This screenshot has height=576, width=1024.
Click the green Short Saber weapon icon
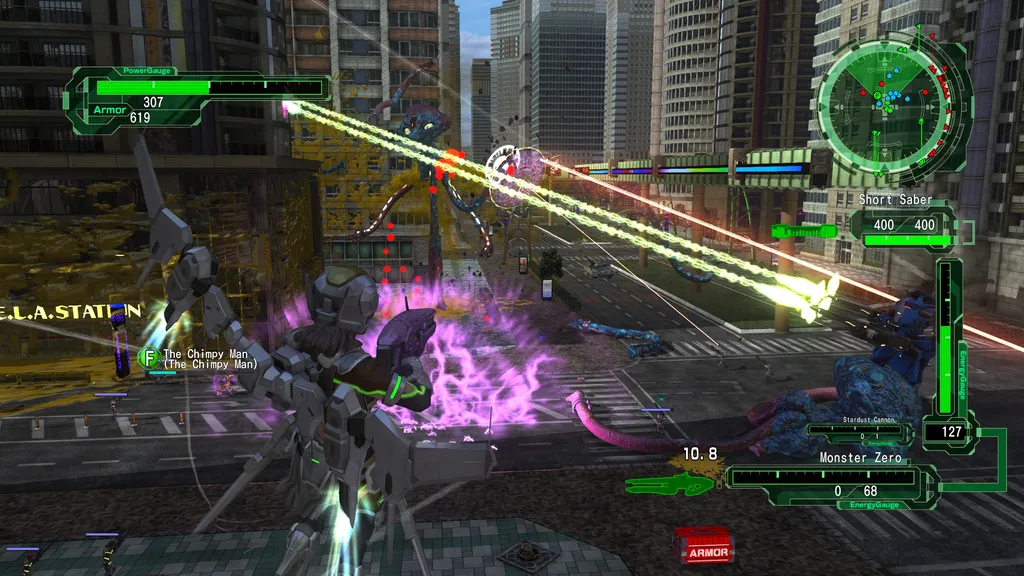coord(804,231)
